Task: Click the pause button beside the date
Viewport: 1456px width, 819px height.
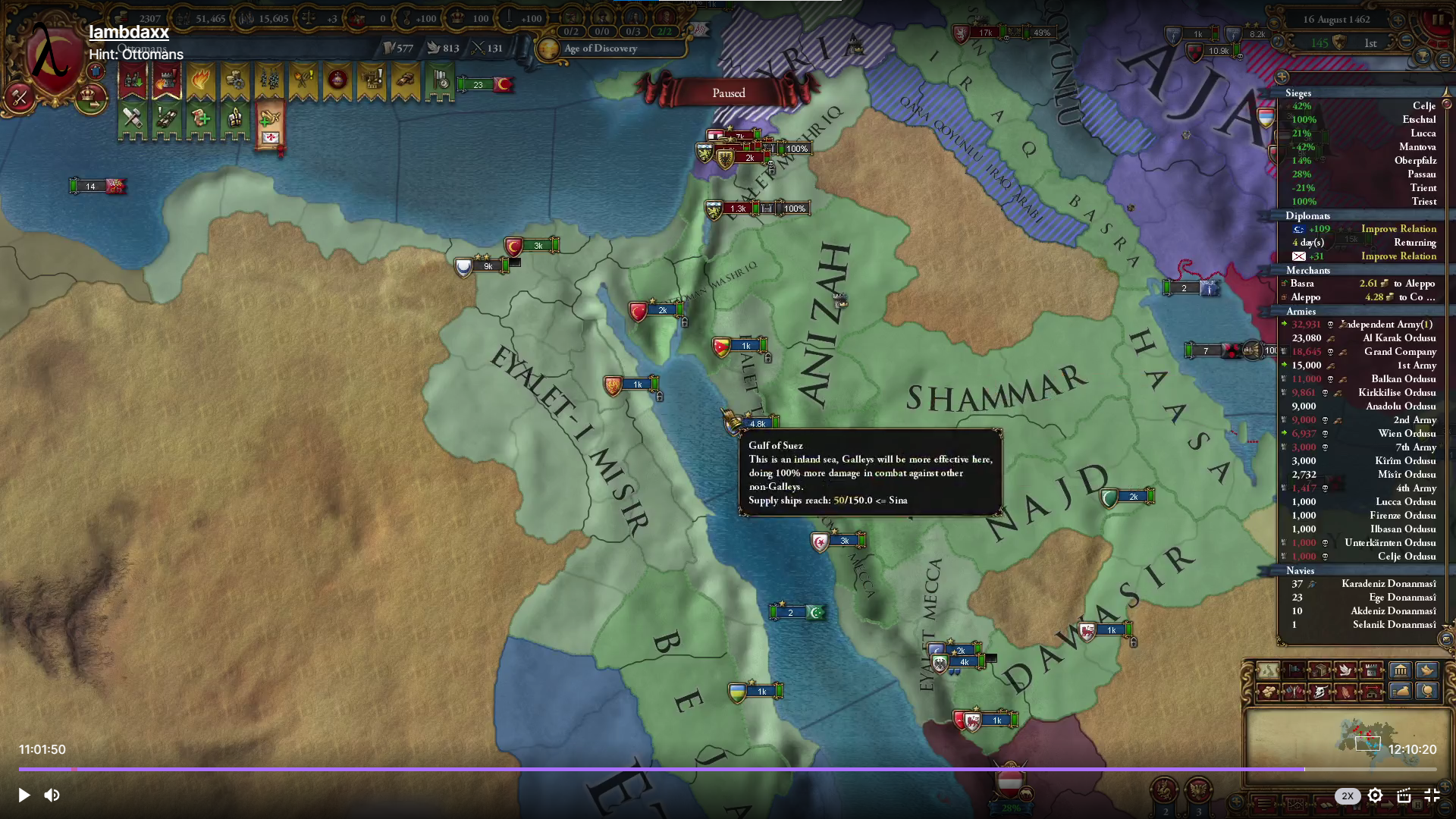Action: click(1438, 20)
